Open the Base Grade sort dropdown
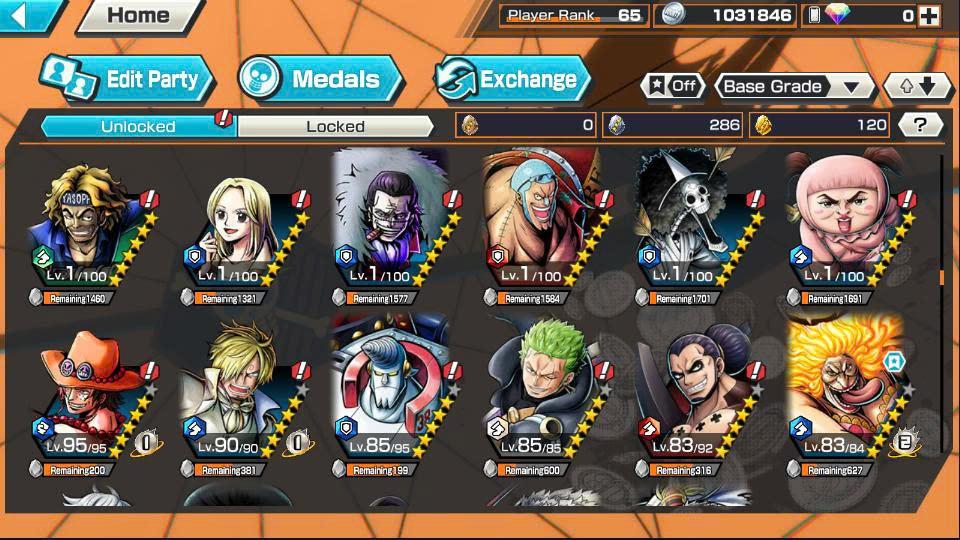 [x=793, y=87]
